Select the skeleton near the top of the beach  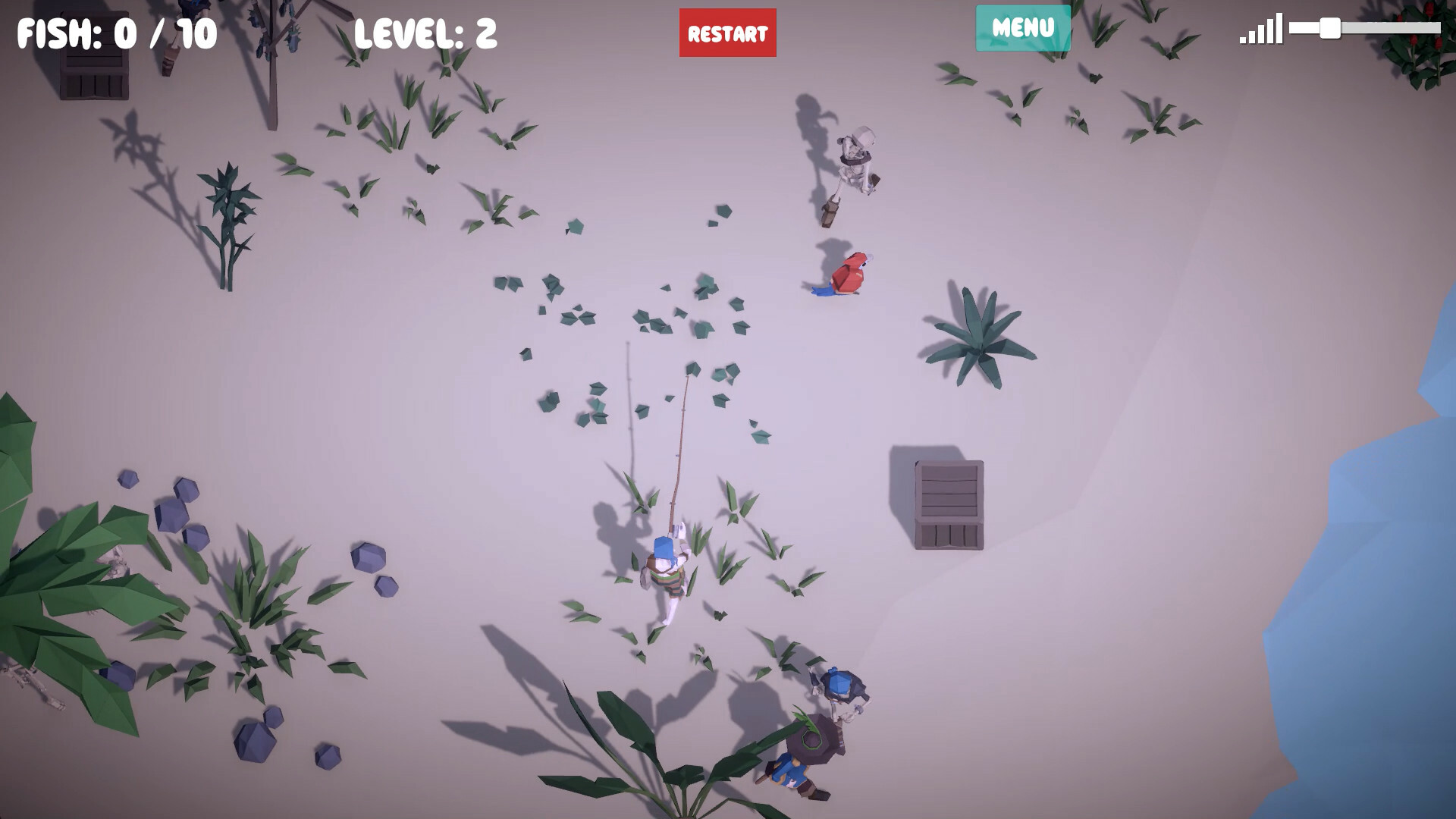coord(857,159)
